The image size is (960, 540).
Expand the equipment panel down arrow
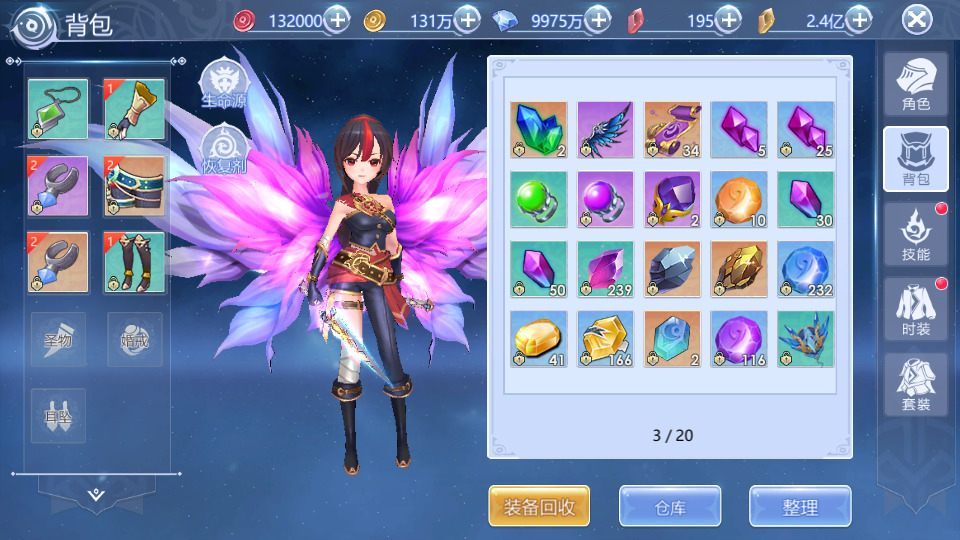[96, 494]
